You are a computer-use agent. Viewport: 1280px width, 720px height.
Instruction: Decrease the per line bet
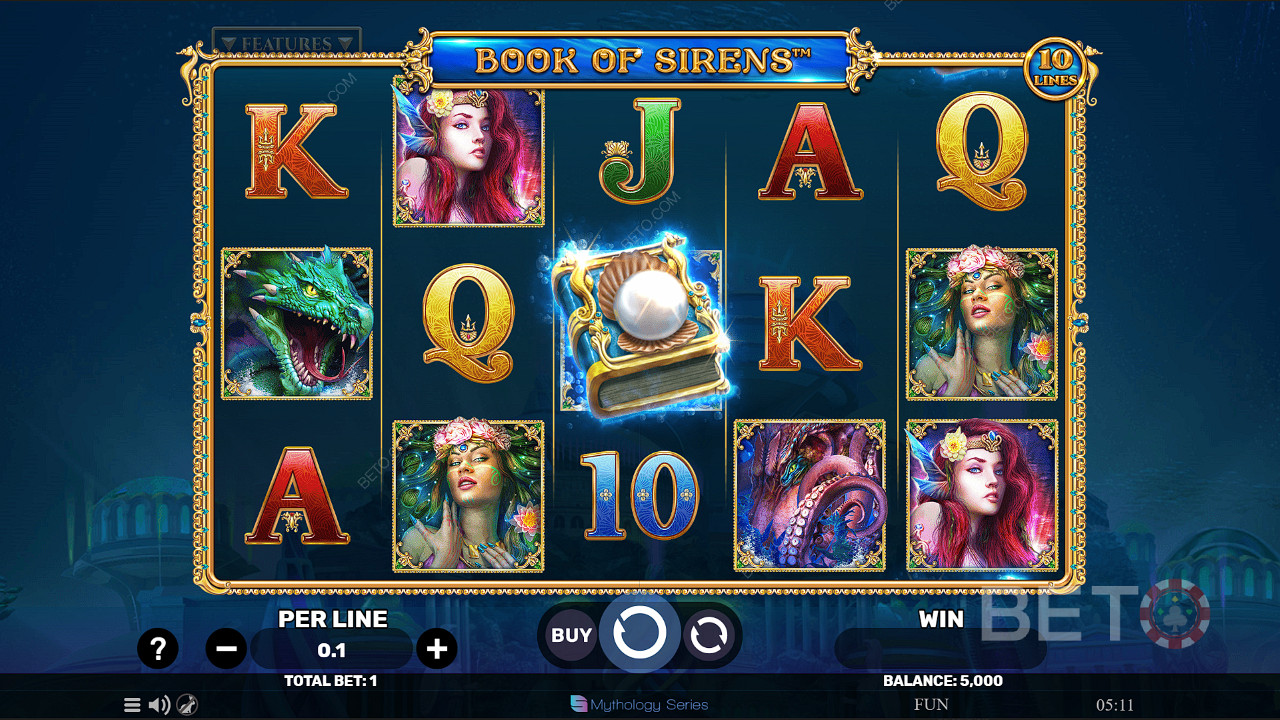[226, 649]
